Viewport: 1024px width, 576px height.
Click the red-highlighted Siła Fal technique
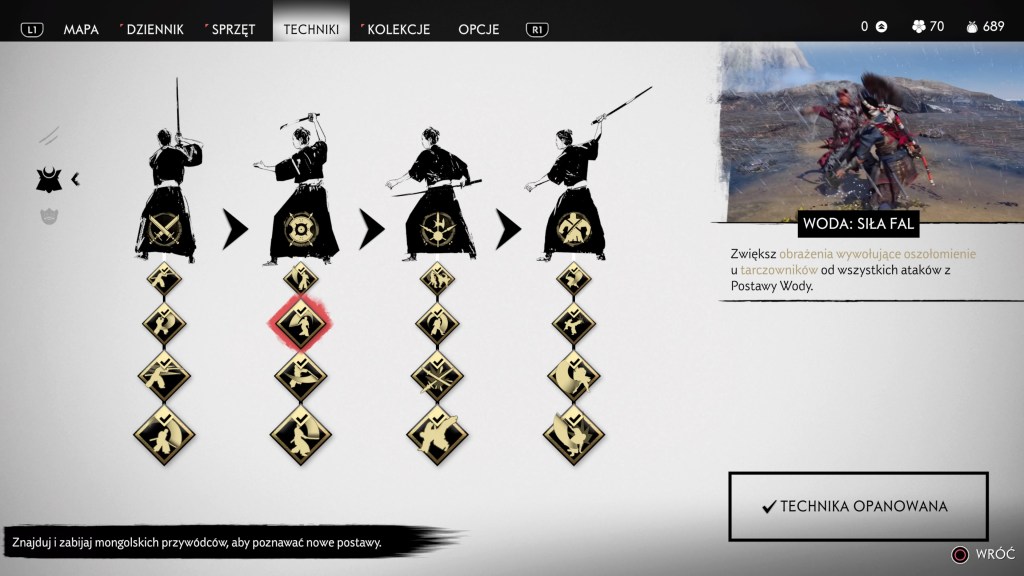(300, 322)
